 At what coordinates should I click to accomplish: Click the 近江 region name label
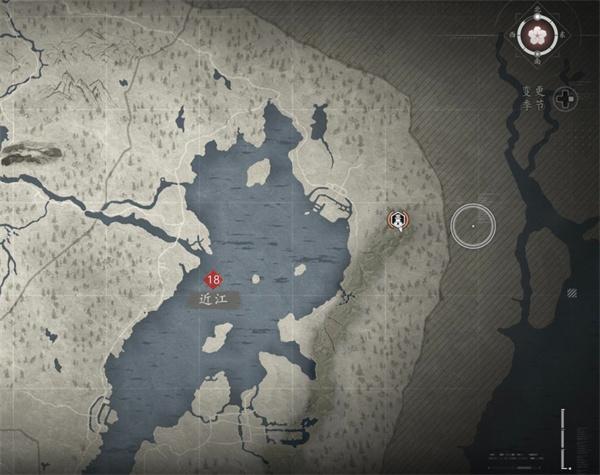213,298
